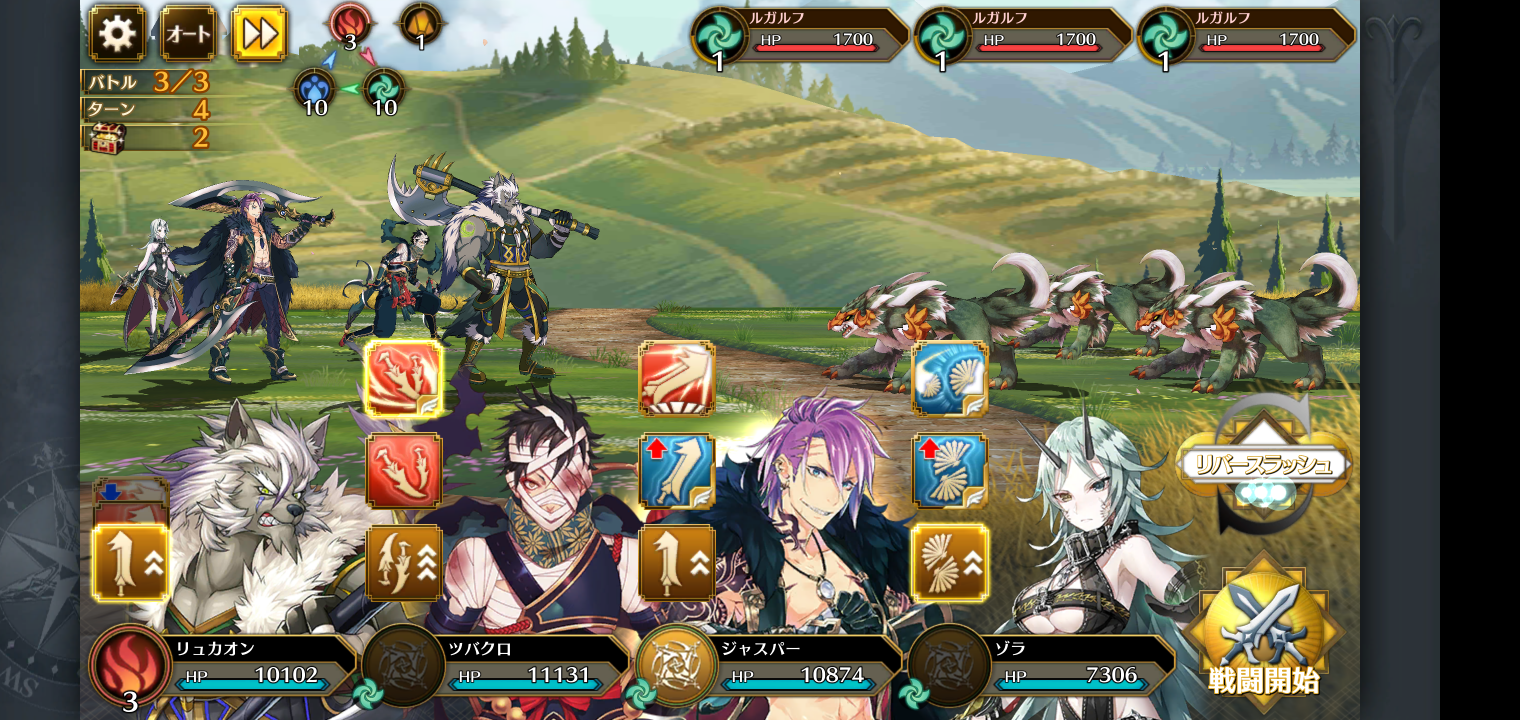
Task: Click the fast-forward speed button
Action: click(x=259, y=33)
